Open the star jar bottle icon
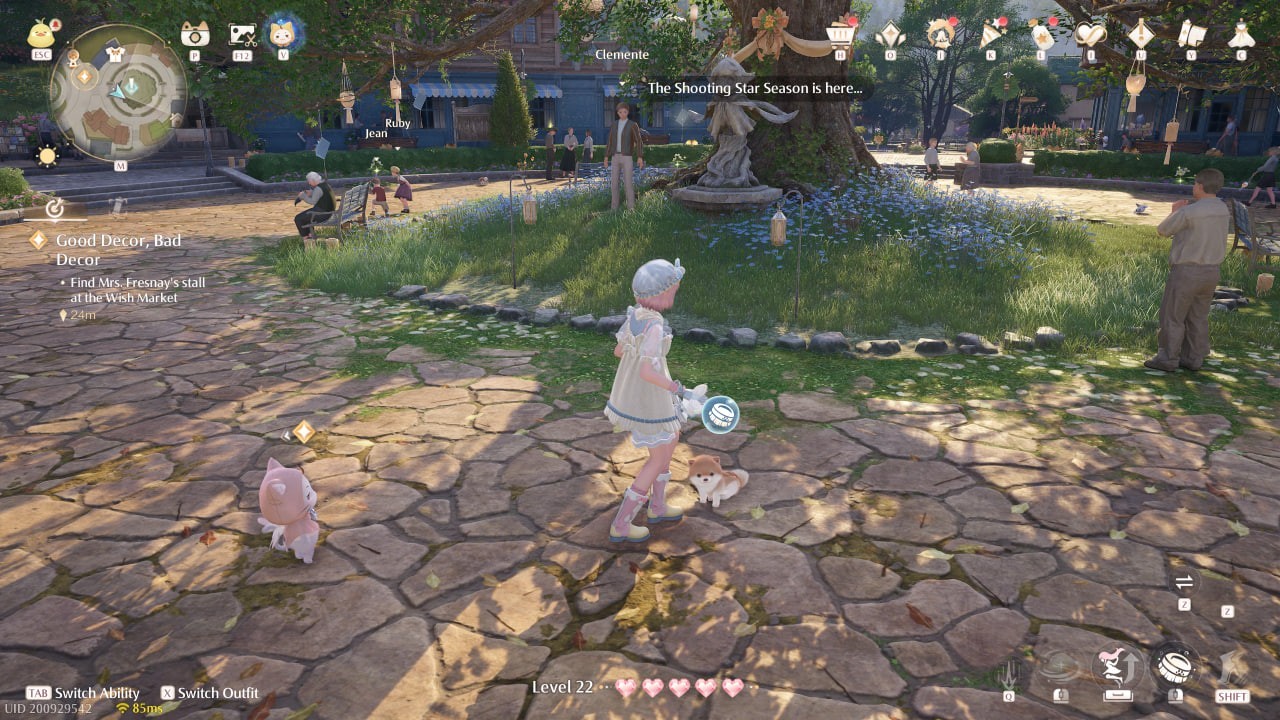Viewport: 1280px width, 720px height. tap(1042, 34)
